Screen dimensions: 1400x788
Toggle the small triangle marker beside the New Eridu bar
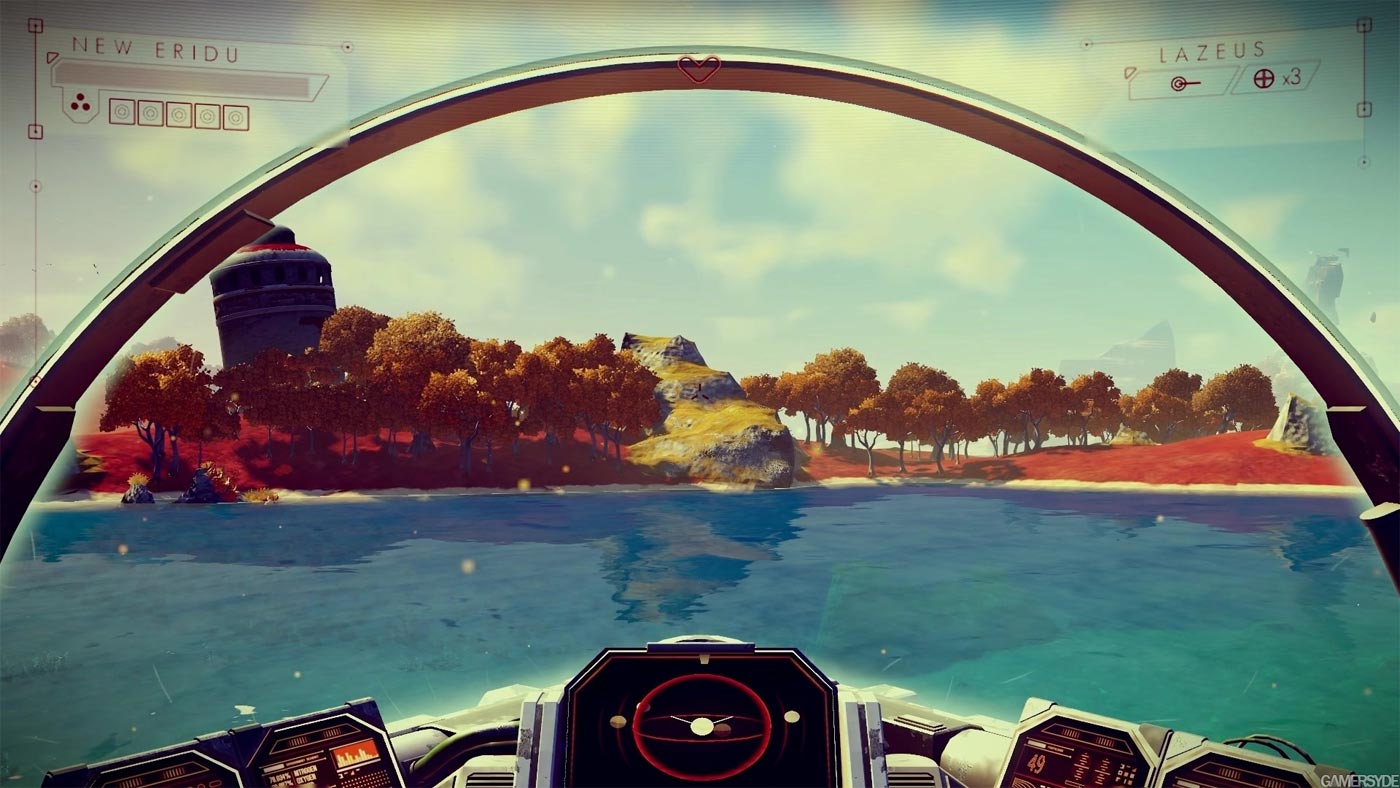pos(52,56)
